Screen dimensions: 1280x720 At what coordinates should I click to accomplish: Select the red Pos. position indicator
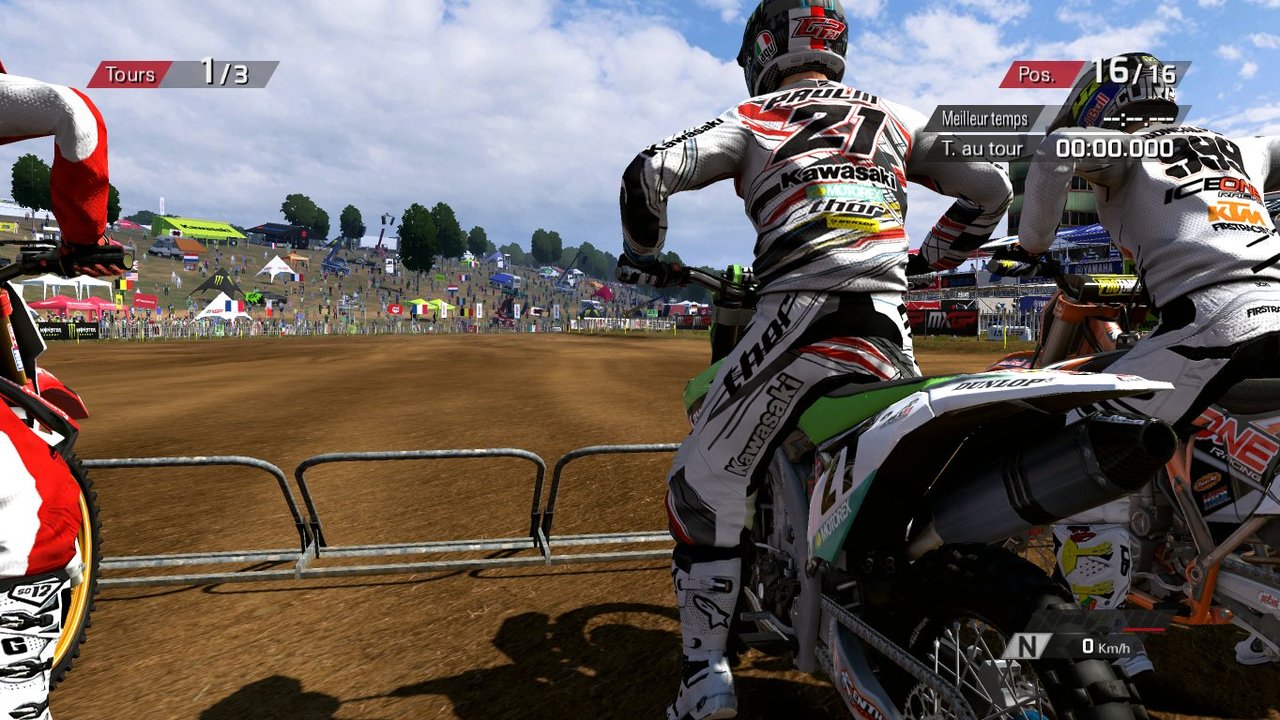click(x=1041, y=74)
